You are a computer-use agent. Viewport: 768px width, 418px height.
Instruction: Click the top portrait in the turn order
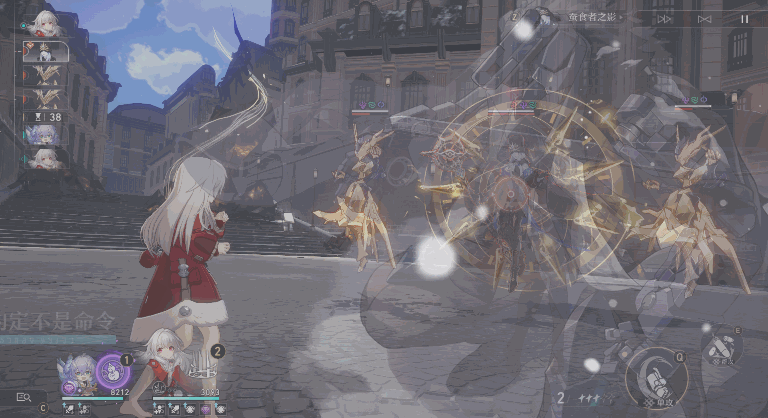[x=44, y=22]
